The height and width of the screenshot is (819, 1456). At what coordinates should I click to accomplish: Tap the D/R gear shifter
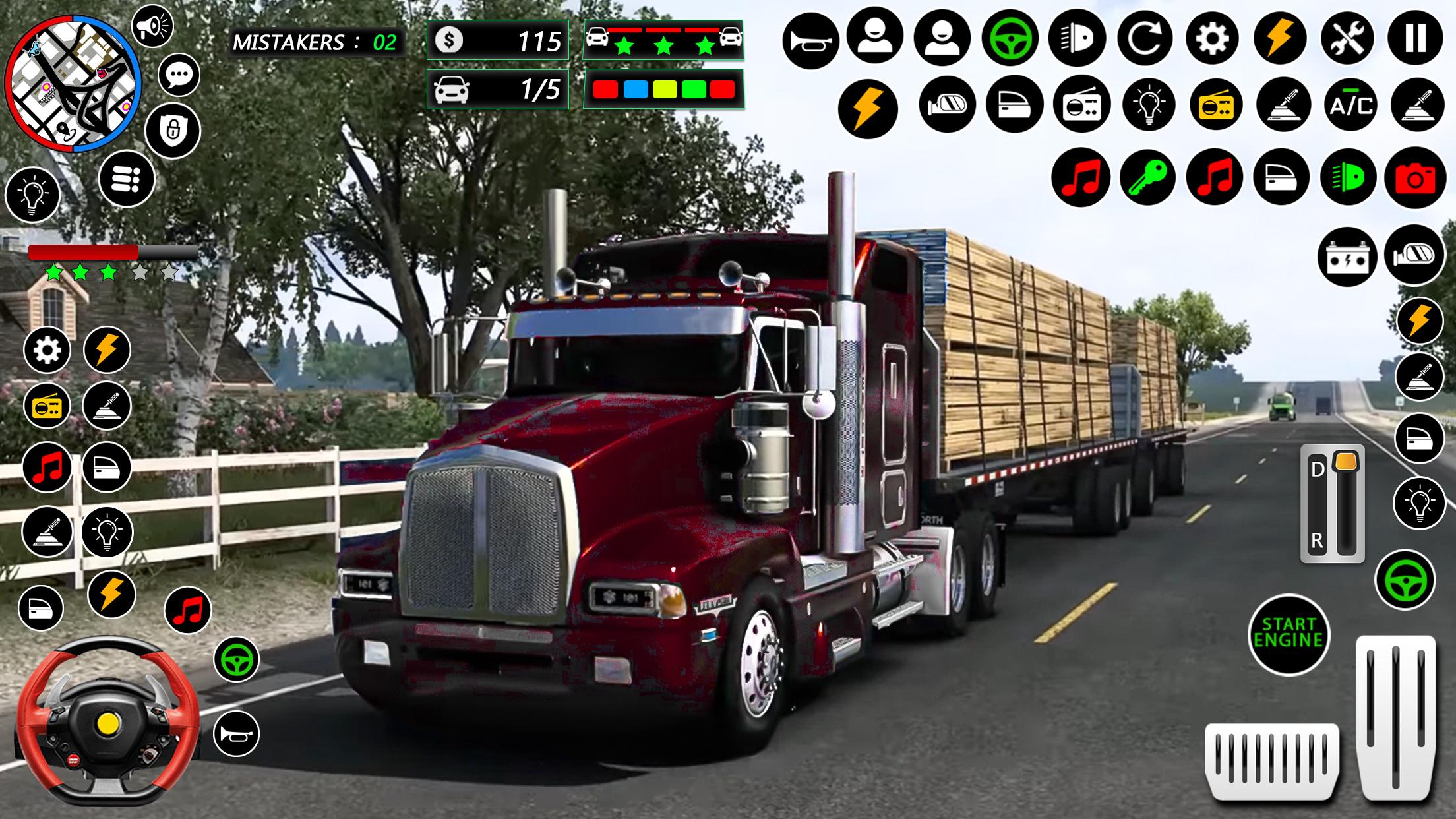[1332, 505]
